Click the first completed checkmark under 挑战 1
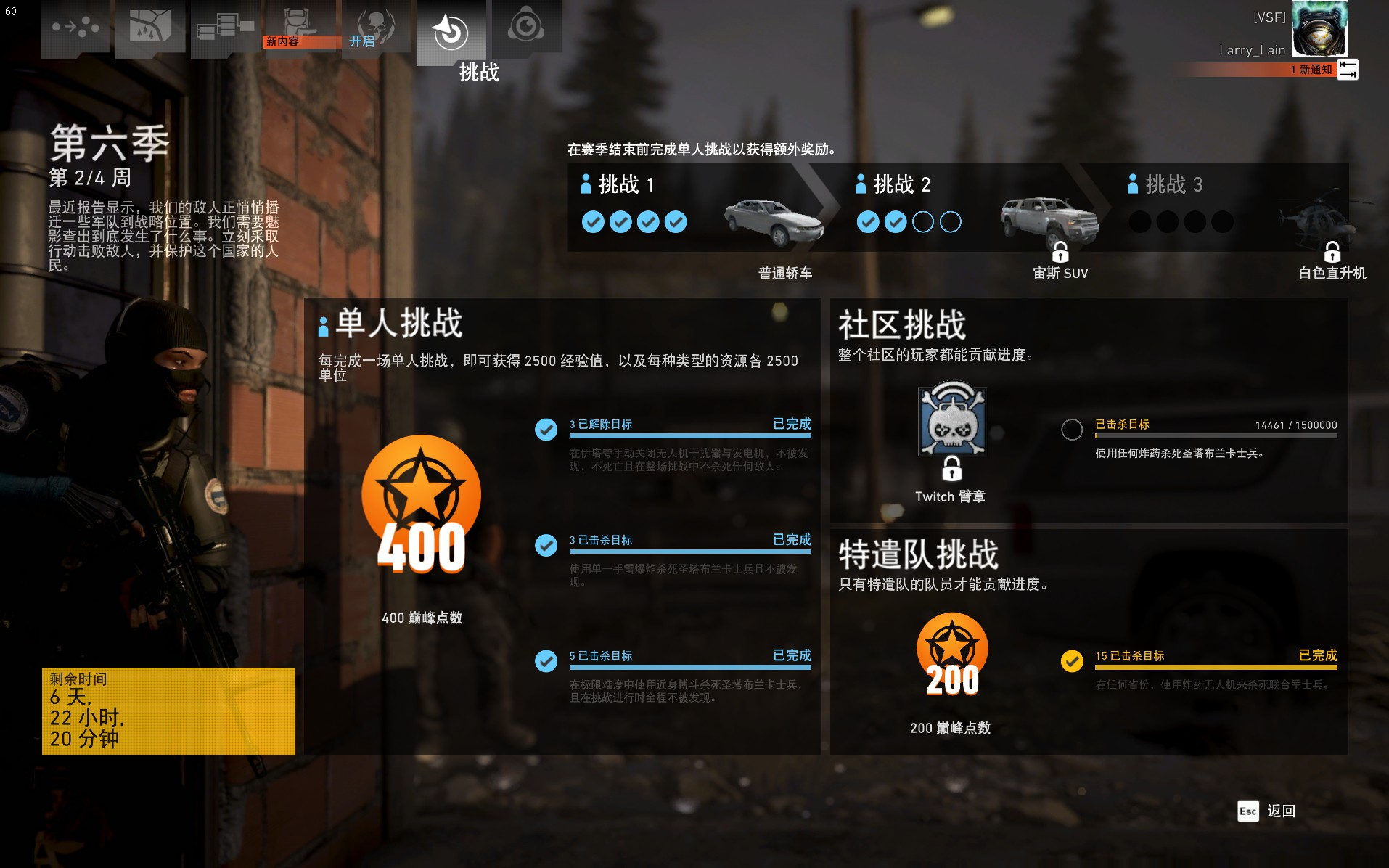 click(593, 221)
